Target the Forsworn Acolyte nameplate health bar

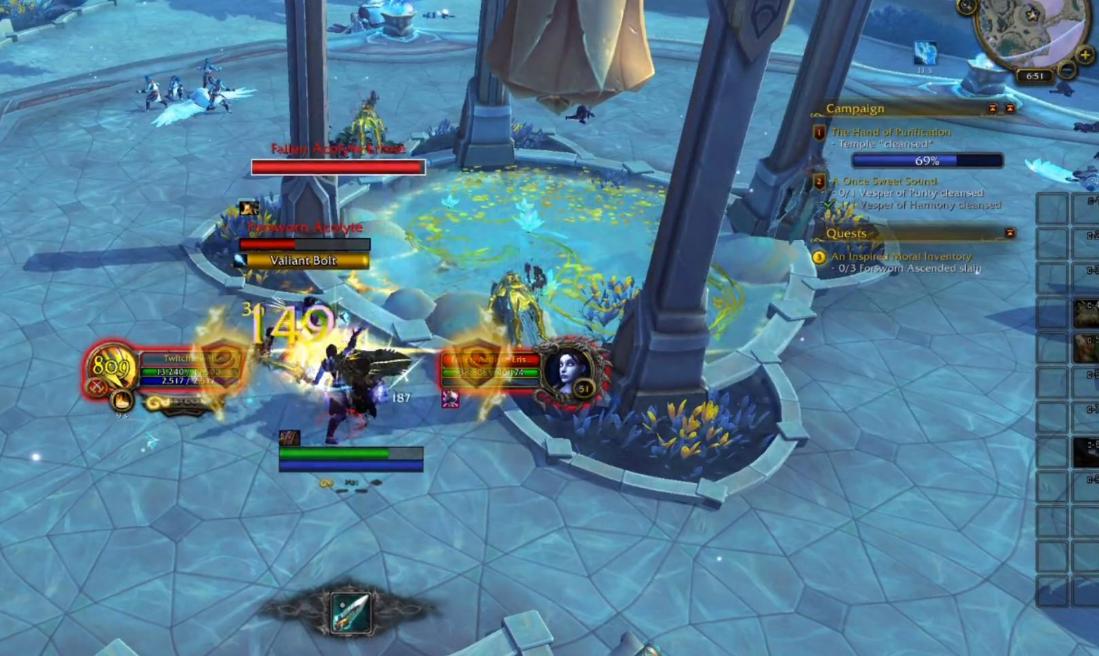tap(304, 244)
